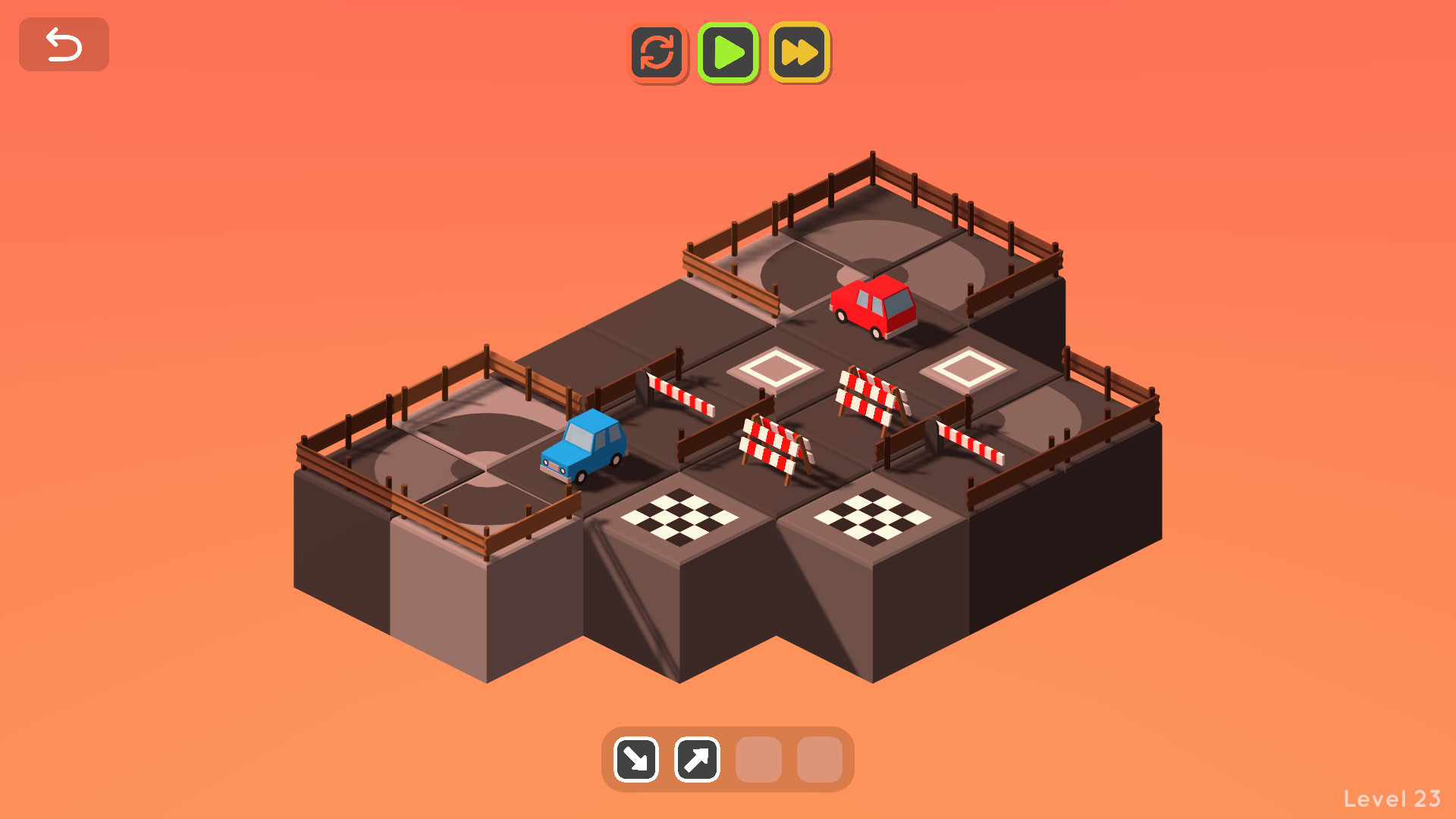Click the last empty command slot
This screenshot has height=819, width=1456.
tap(819, 759)
